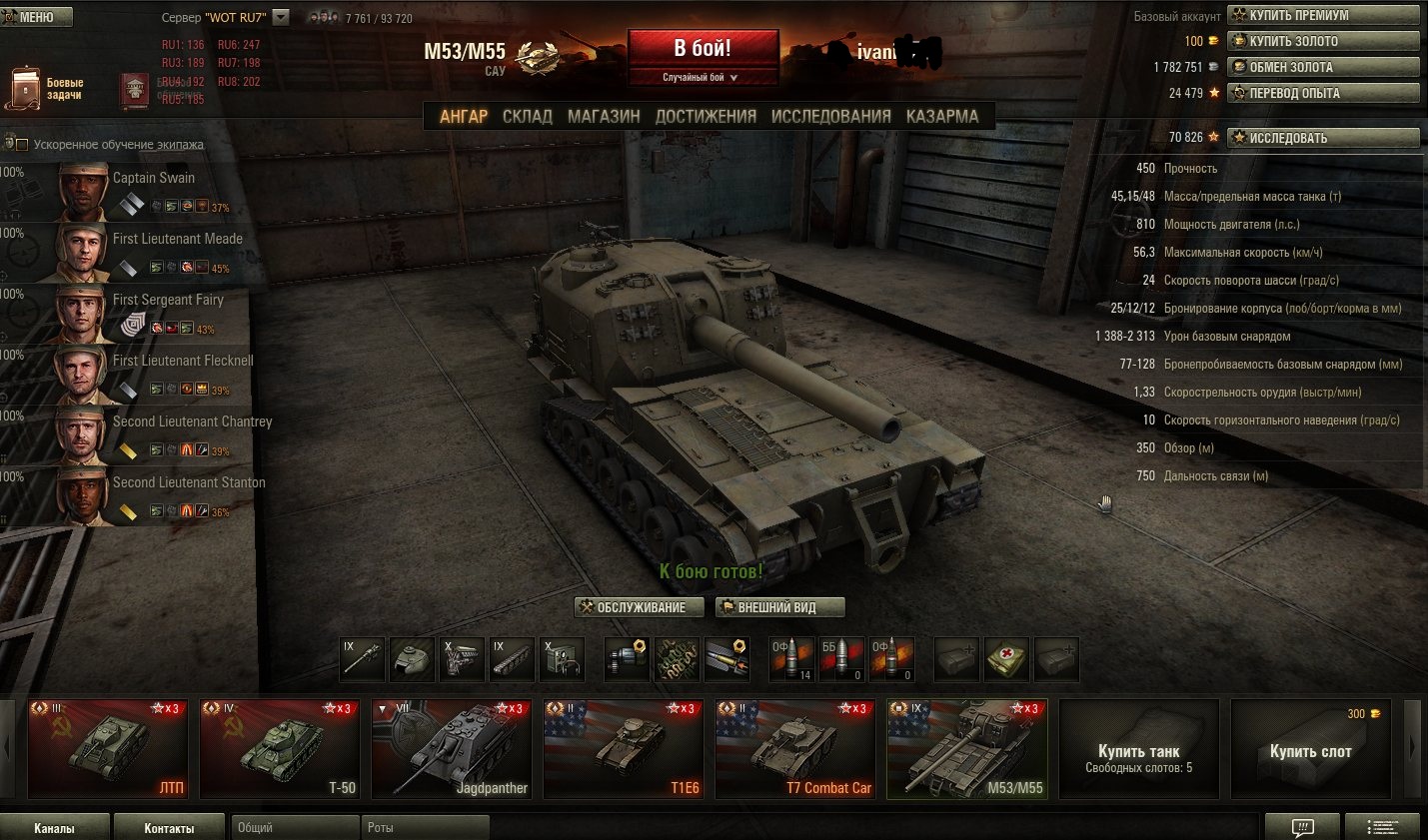Open the МЕНЮ button
Viewport: 1428px width, 840px height.
coord(37,17)
